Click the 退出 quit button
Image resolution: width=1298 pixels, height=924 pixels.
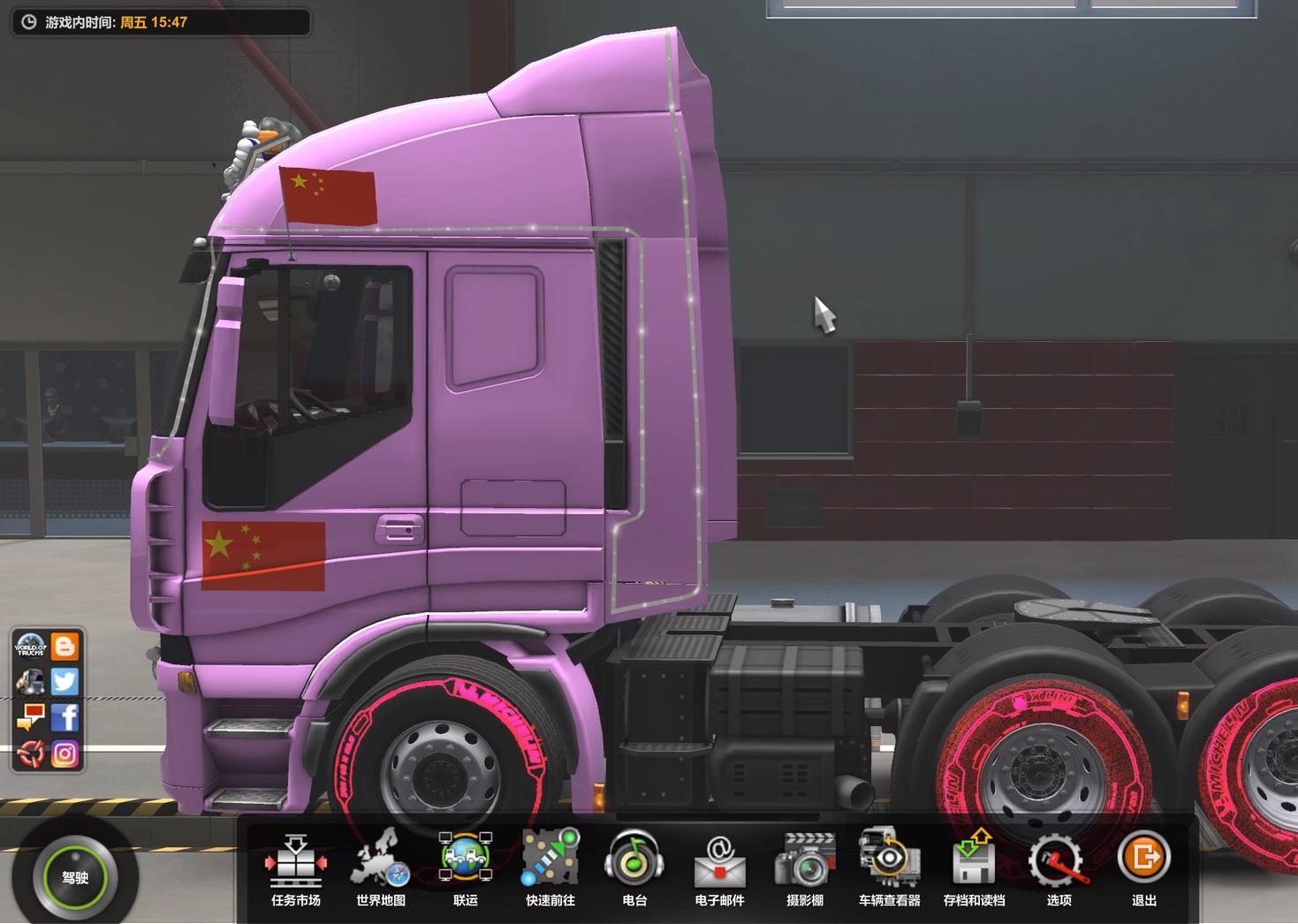(x=1143, y=867)
